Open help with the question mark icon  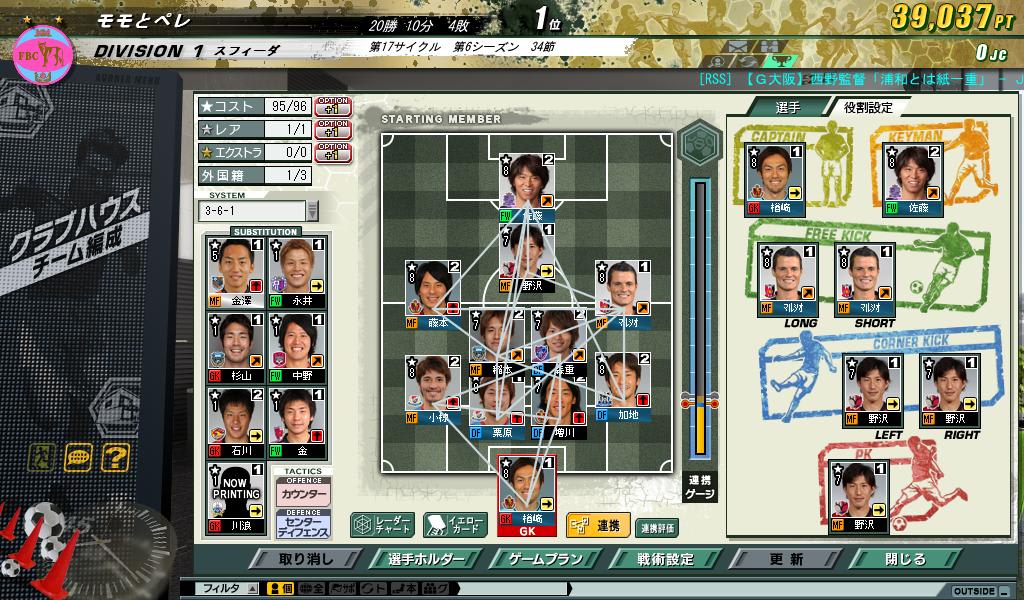point(115,458)
